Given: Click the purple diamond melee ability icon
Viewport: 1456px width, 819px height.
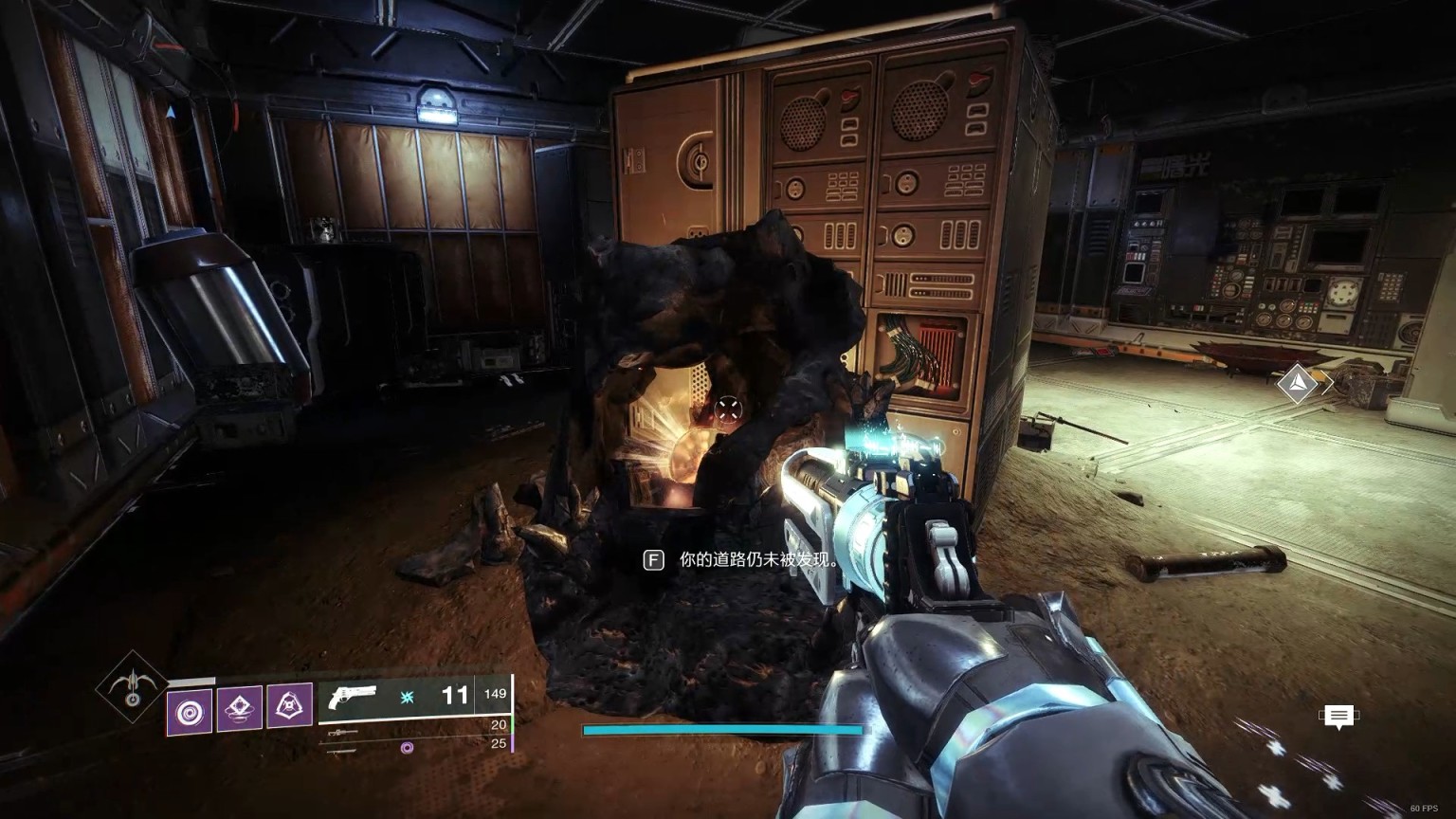Looking at the screenshot, I should [240, 708].
